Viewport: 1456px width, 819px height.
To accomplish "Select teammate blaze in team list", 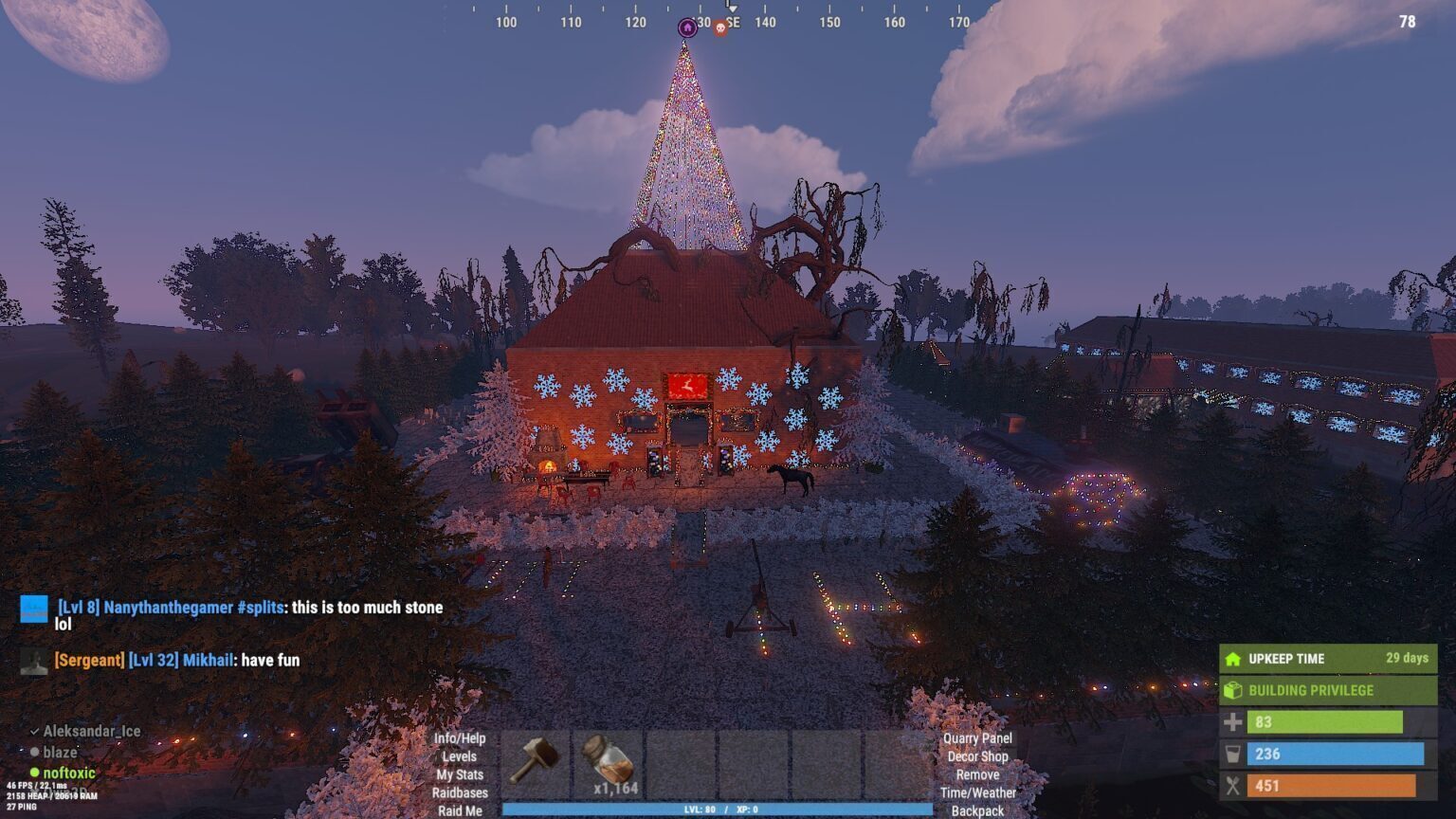I will 60,752.
